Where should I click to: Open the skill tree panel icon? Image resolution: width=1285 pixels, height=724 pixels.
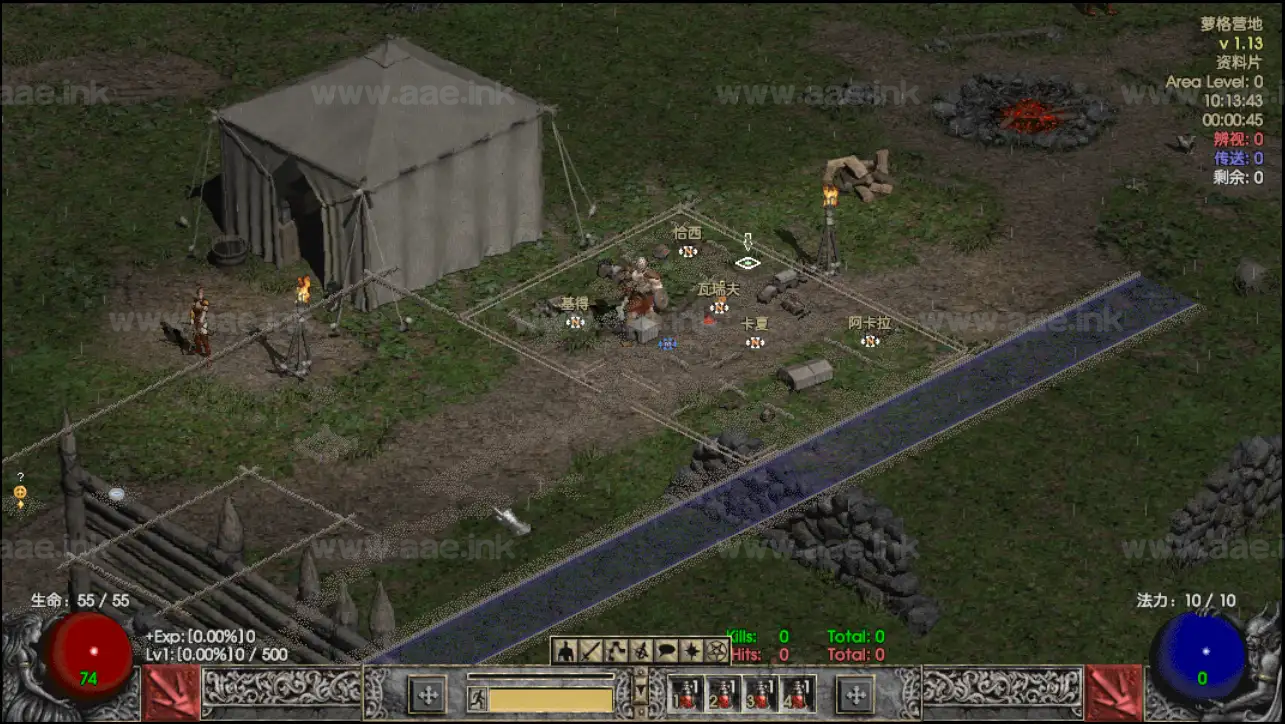point(616,651)
